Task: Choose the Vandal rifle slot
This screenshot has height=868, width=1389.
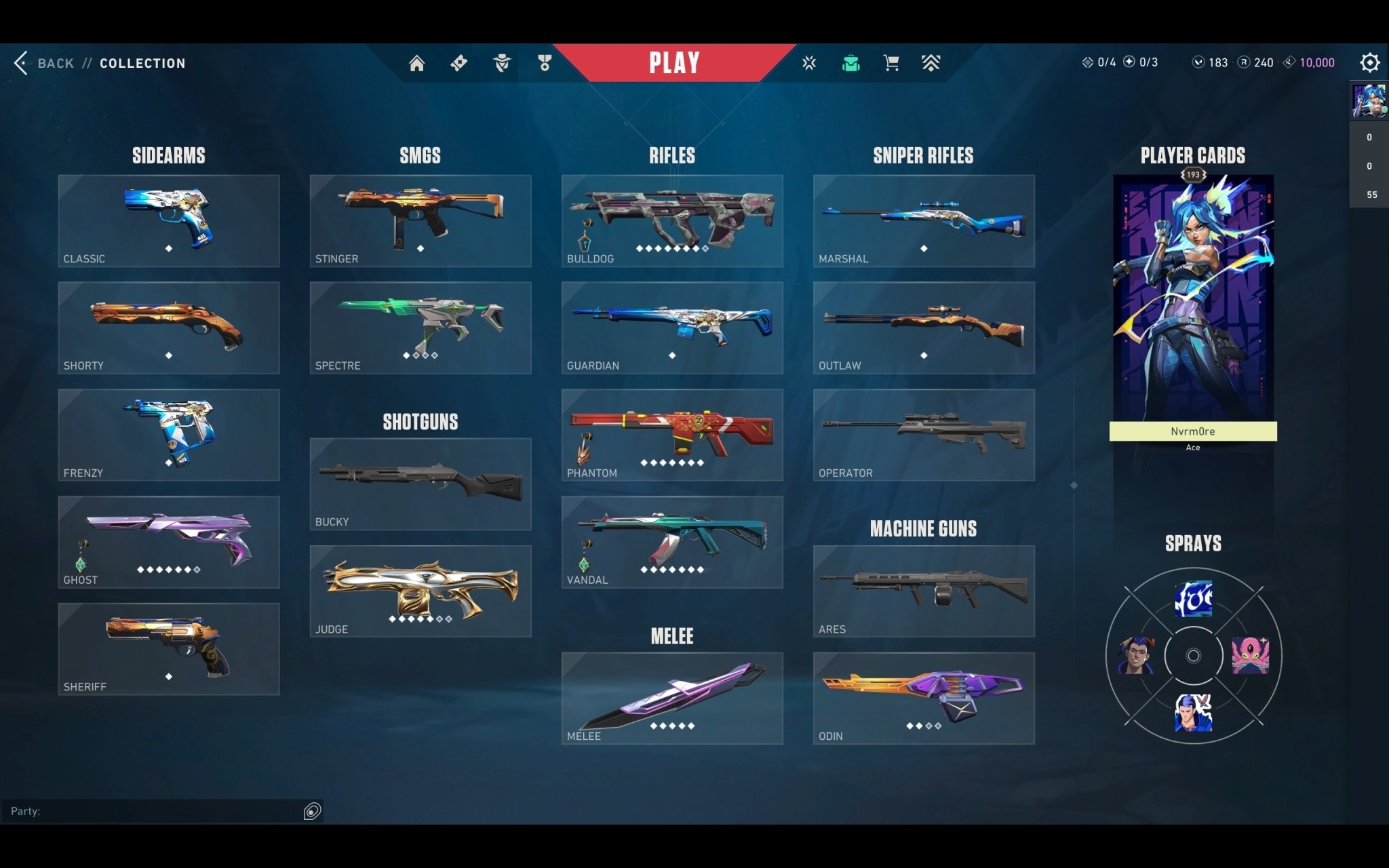Action: [x=672, y=542]
